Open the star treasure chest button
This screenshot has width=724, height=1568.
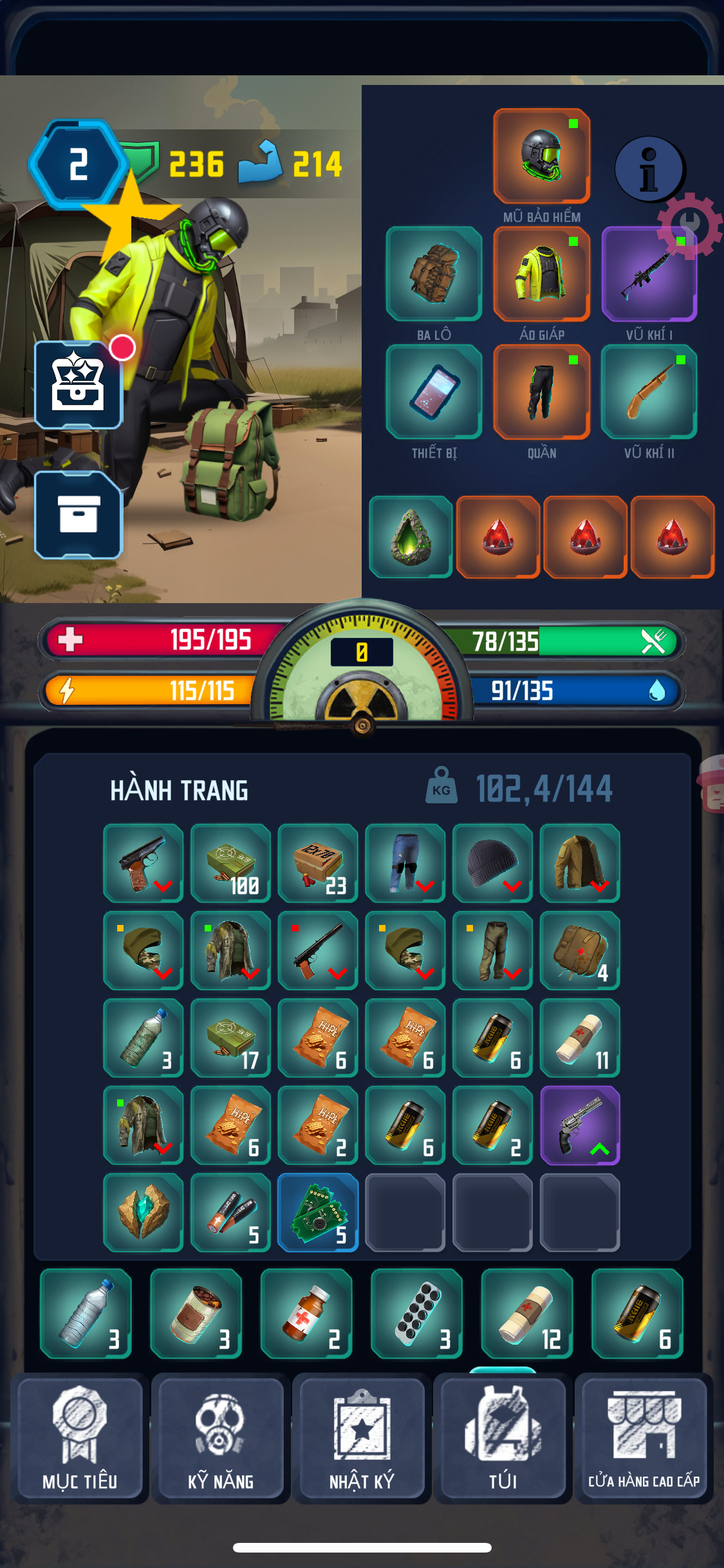tap(79, 385)
